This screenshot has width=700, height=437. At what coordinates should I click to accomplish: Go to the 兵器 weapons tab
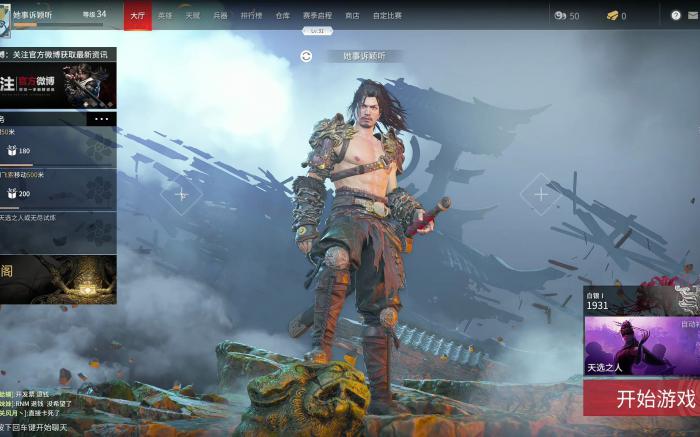220,15
